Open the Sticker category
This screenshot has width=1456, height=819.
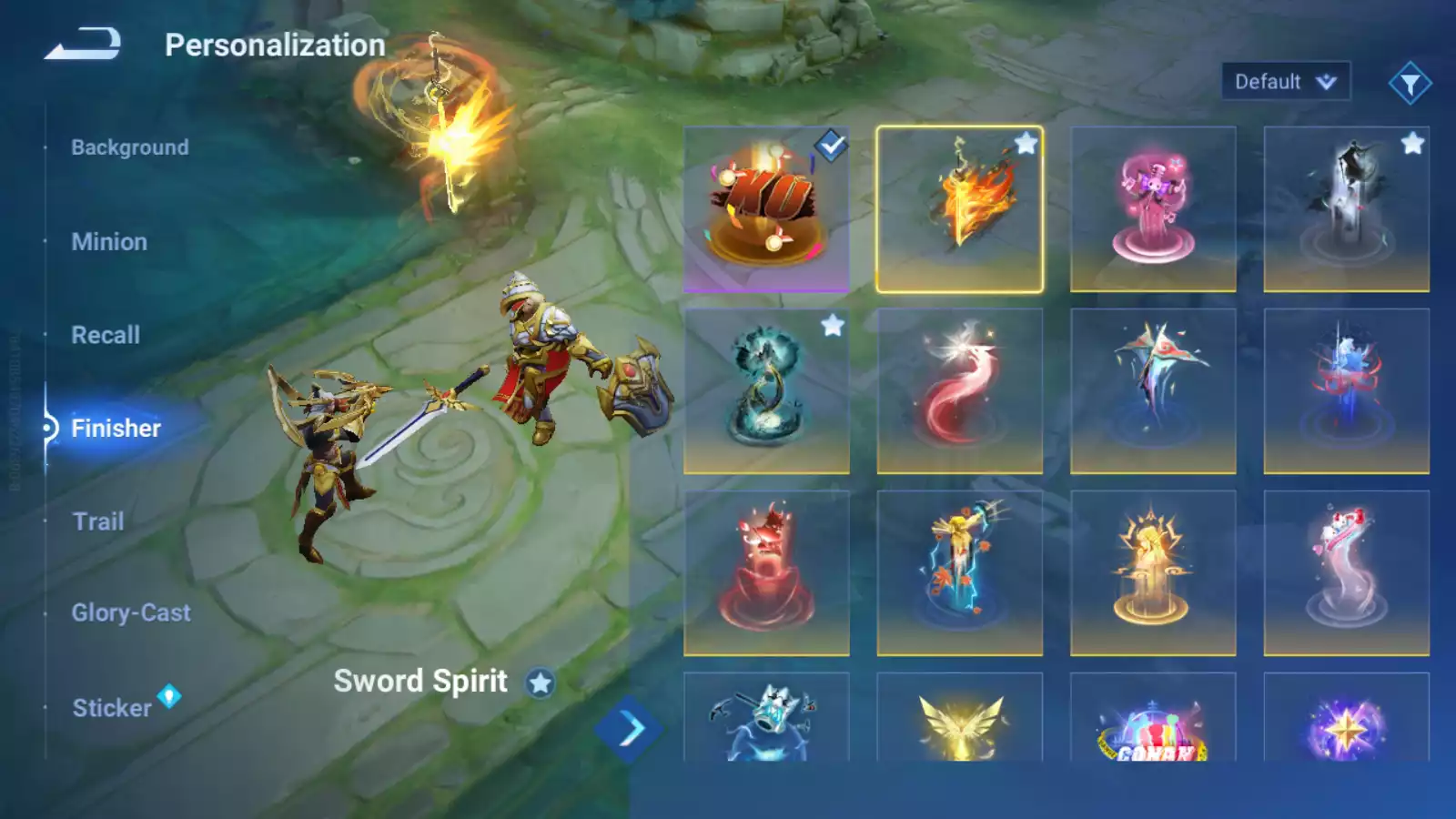112,708
